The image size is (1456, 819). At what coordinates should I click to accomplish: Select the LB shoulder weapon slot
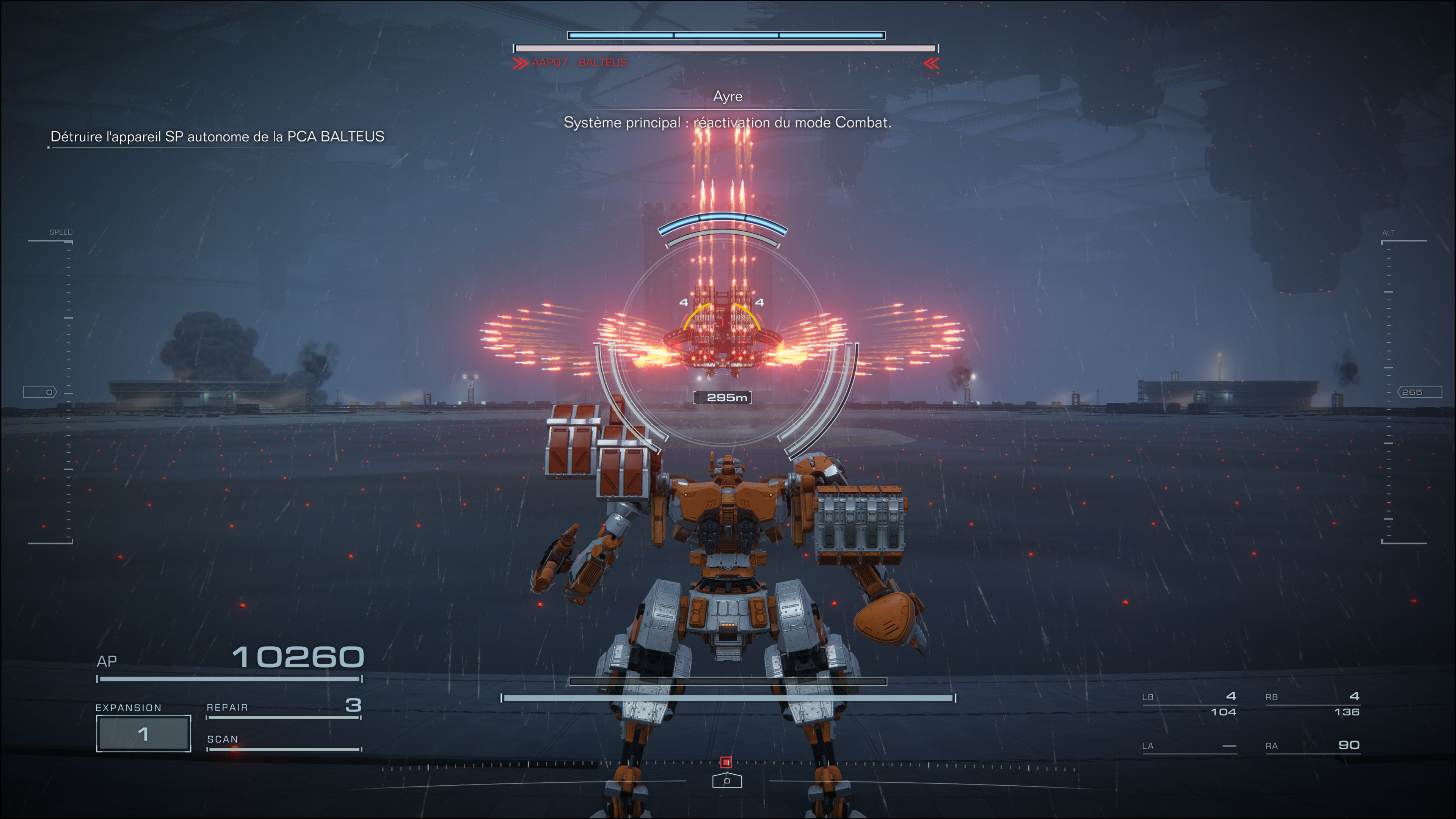[1189, 704]
